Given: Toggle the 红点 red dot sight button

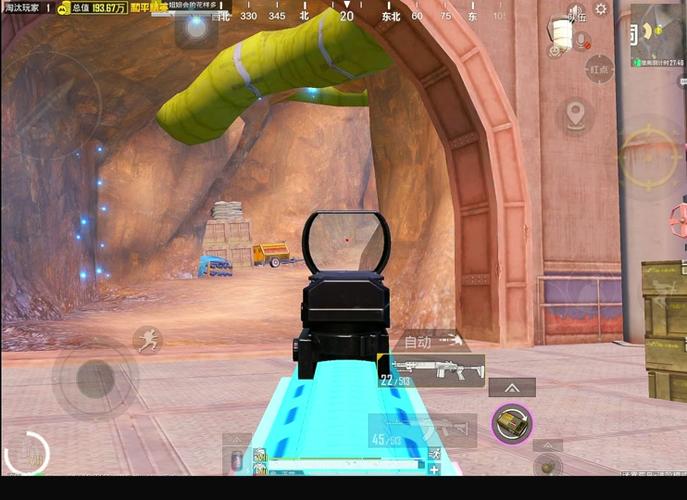Looking at the screenshot, I should coord(600,70).
